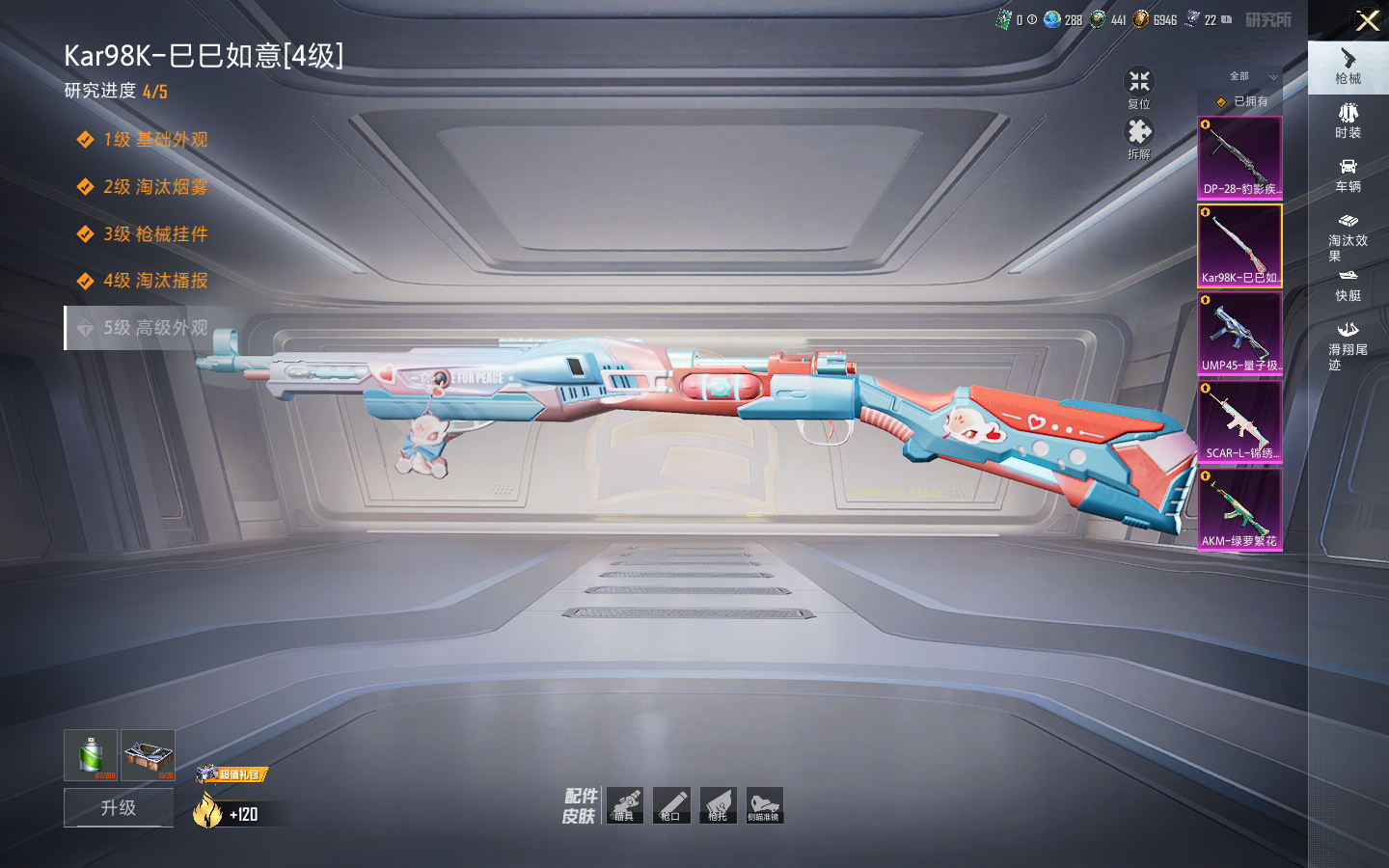
Task: Click the green spray paint can slot
Action: point(91,754)
